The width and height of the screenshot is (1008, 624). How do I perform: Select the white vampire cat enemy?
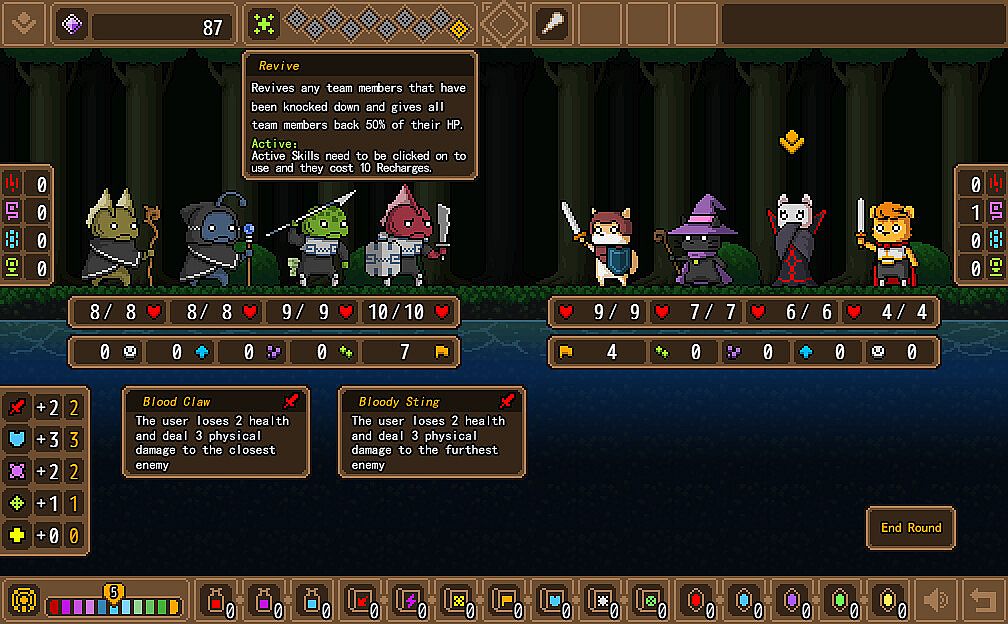pyautogui.click(x=792, y=240)
